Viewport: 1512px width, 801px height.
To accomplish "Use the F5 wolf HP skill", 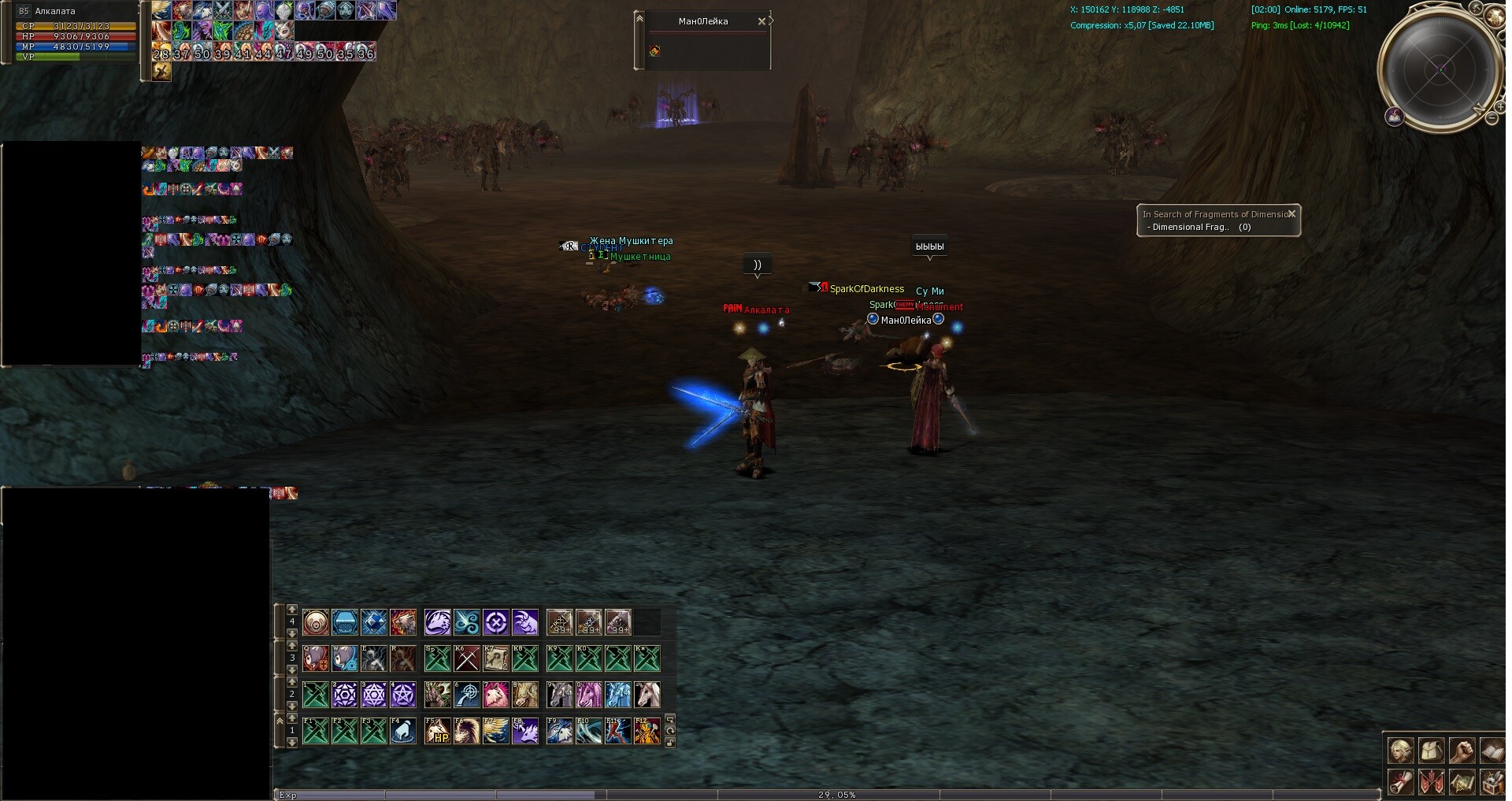I will 438,731.
